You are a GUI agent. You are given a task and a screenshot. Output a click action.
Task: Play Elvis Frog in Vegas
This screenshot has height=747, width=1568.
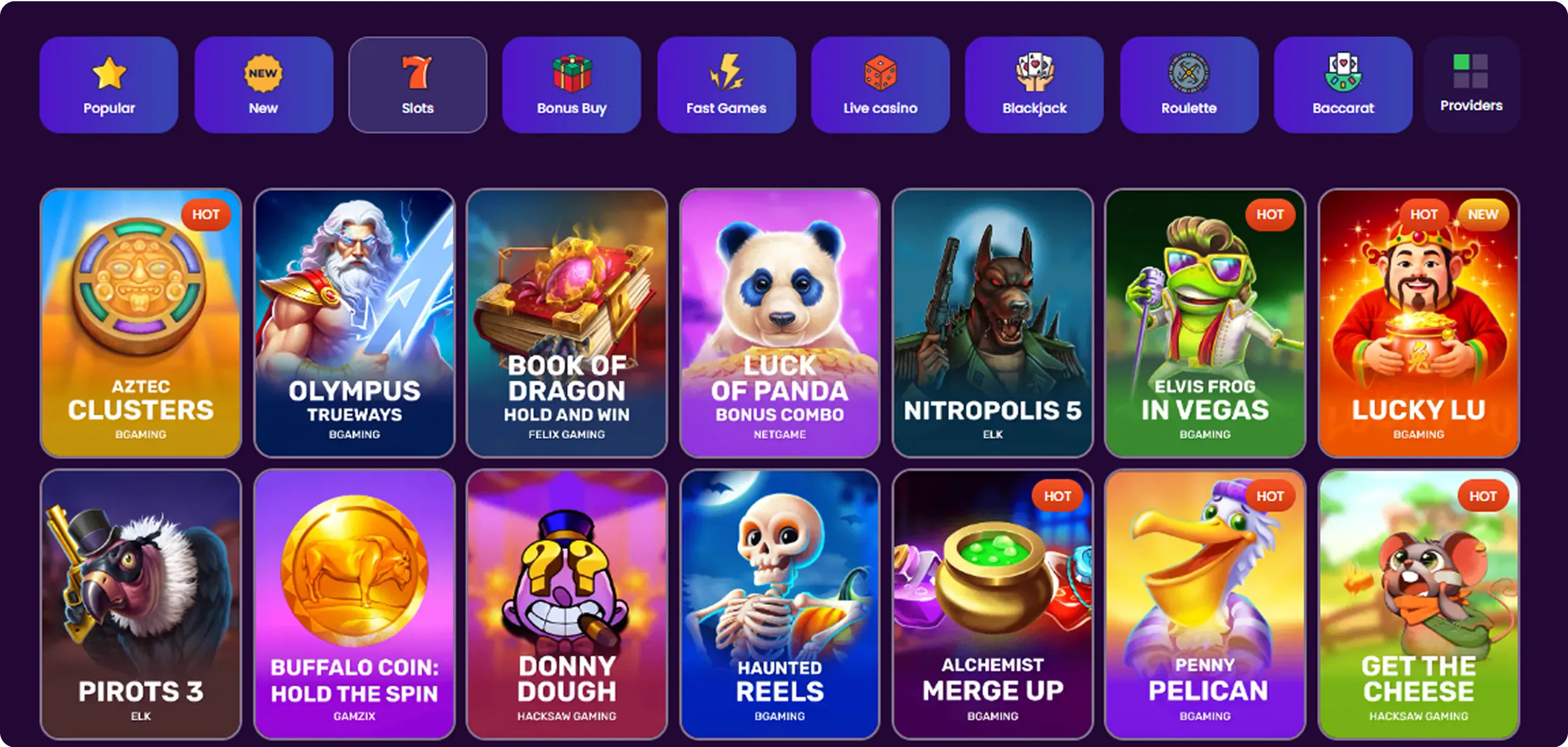click(x=1205, y=323)
